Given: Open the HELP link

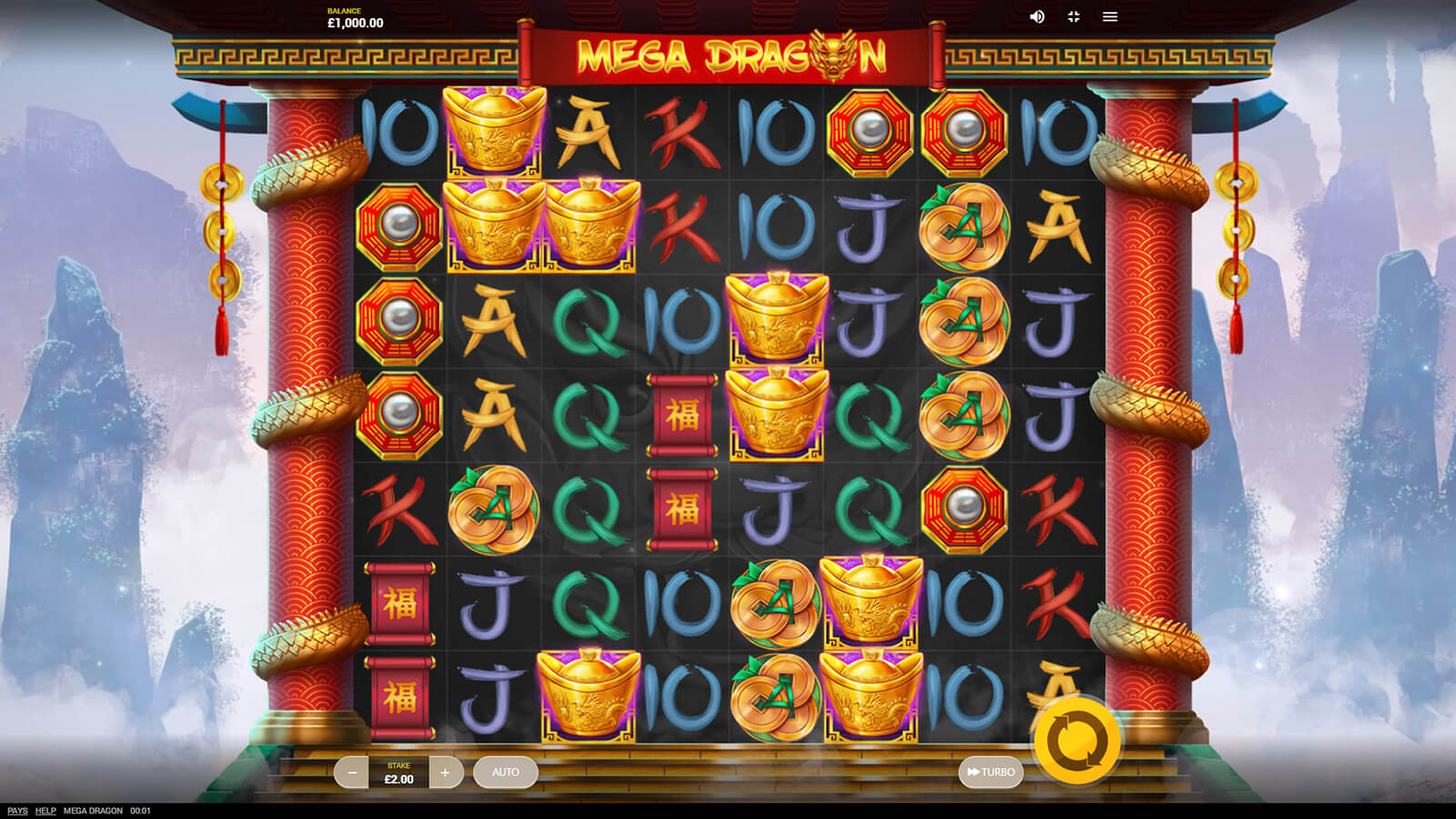Looking at the screenshot, I should point(45,811).
